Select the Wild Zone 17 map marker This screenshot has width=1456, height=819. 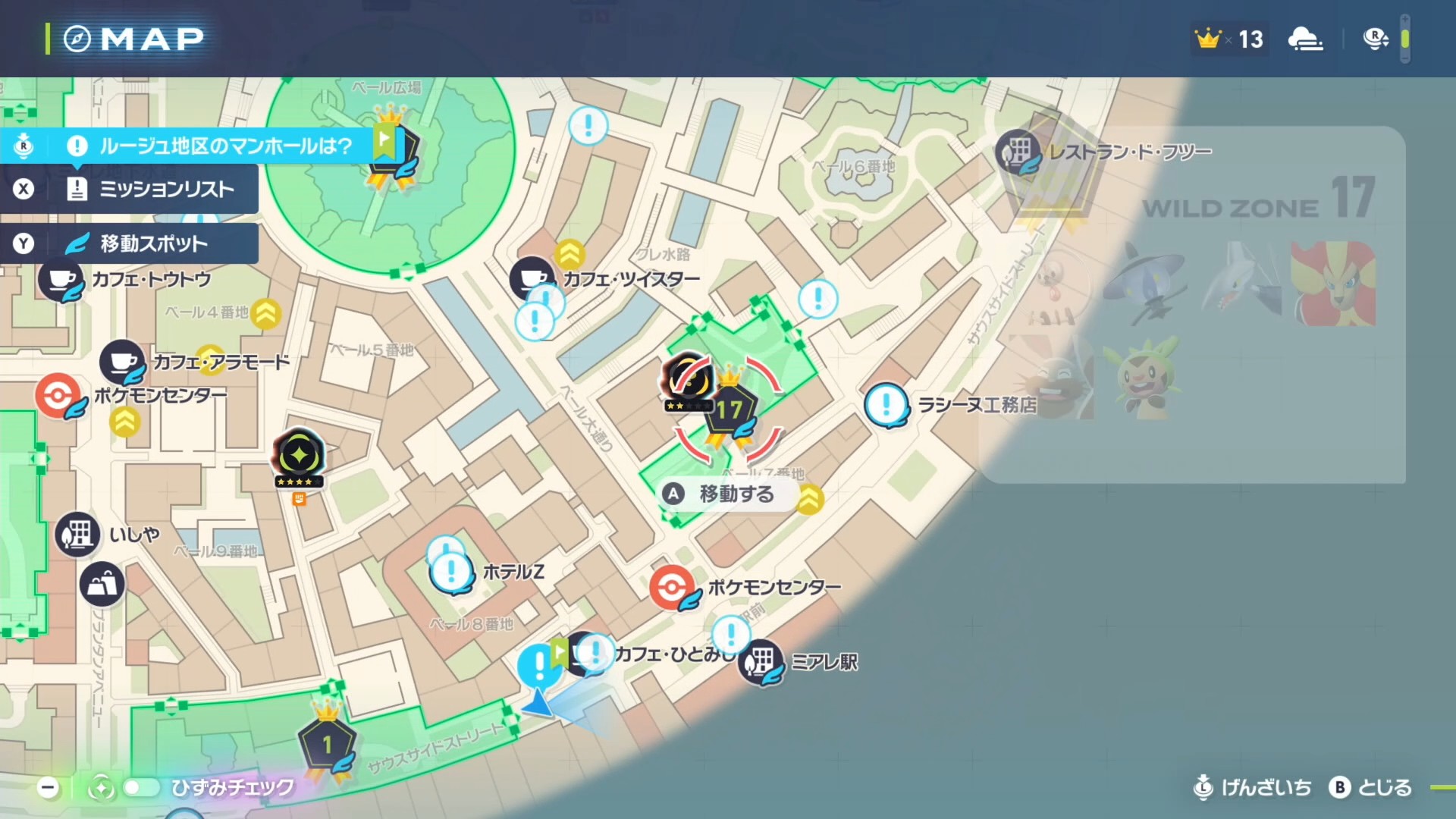tap(730, 411)
